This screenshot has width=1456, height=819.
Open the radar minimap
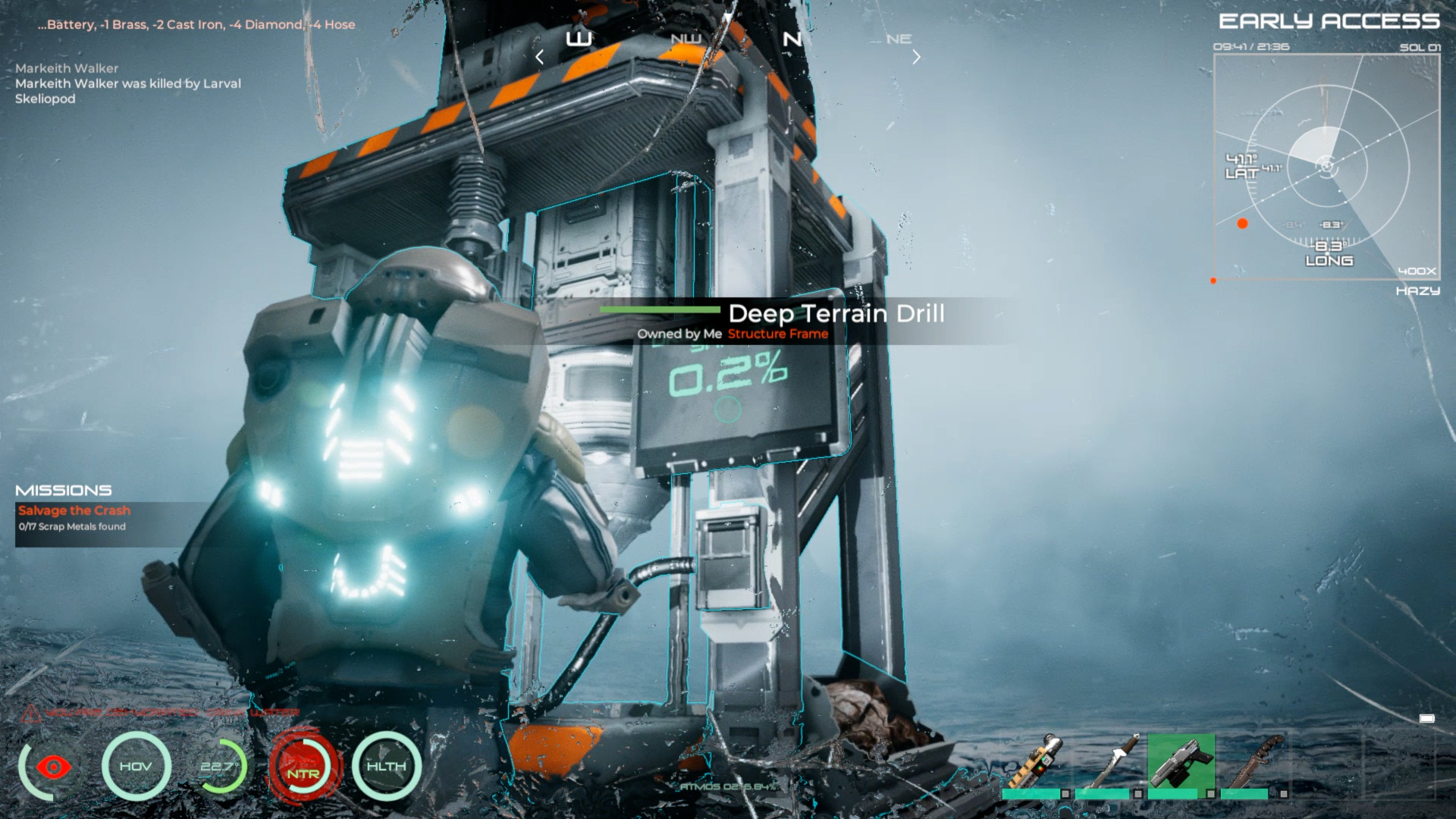(x=1326, y=167)
